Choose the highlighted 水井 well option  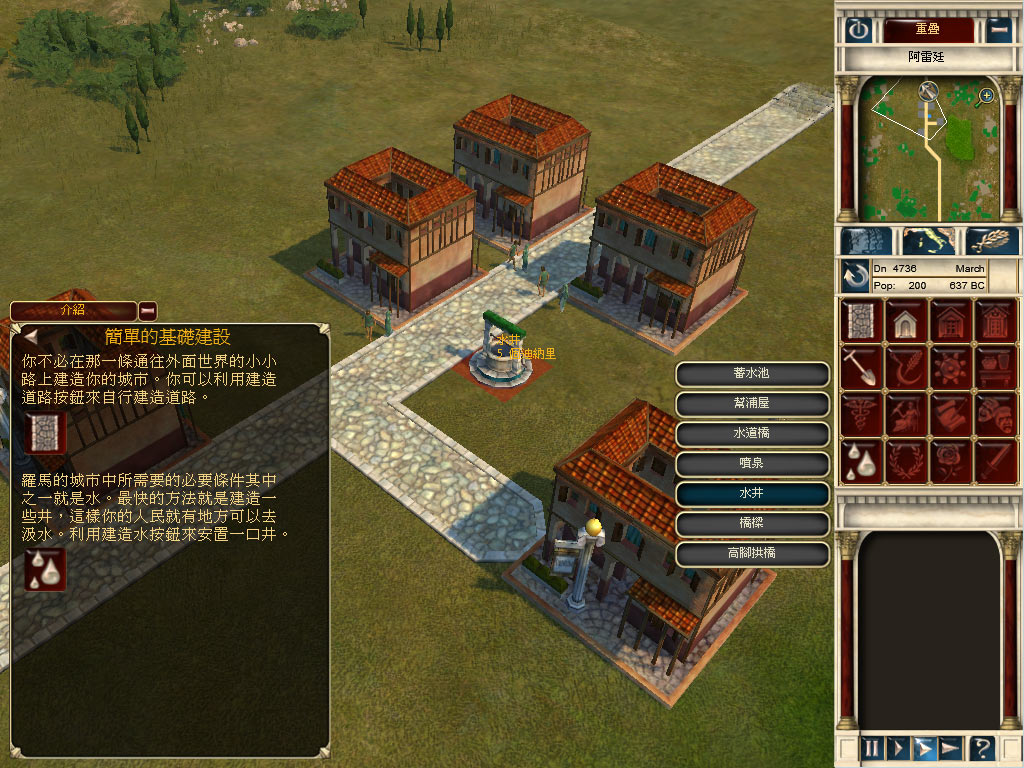point(752,494)
